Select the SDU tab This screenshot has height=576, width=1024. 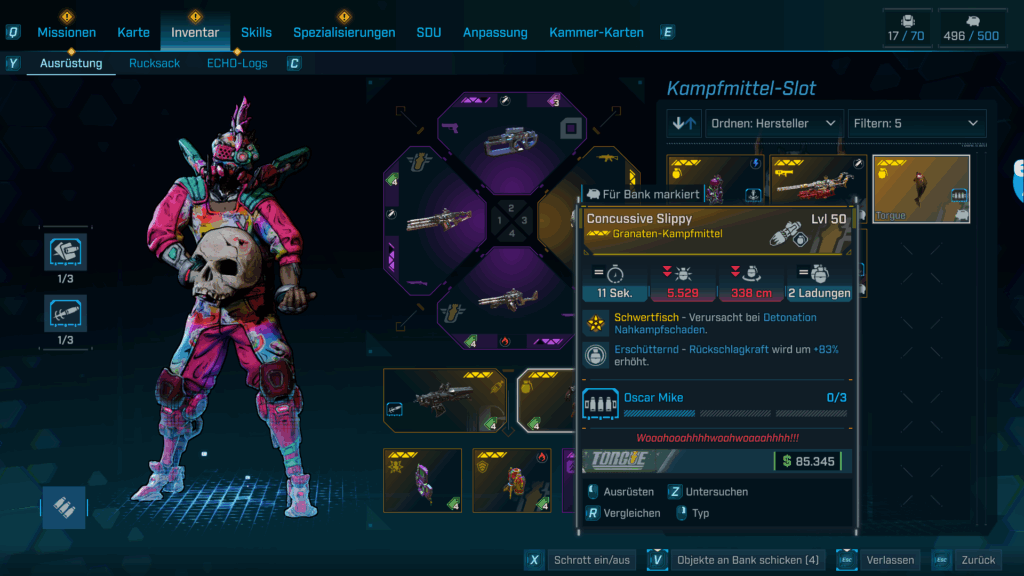(x=429, y=32)
